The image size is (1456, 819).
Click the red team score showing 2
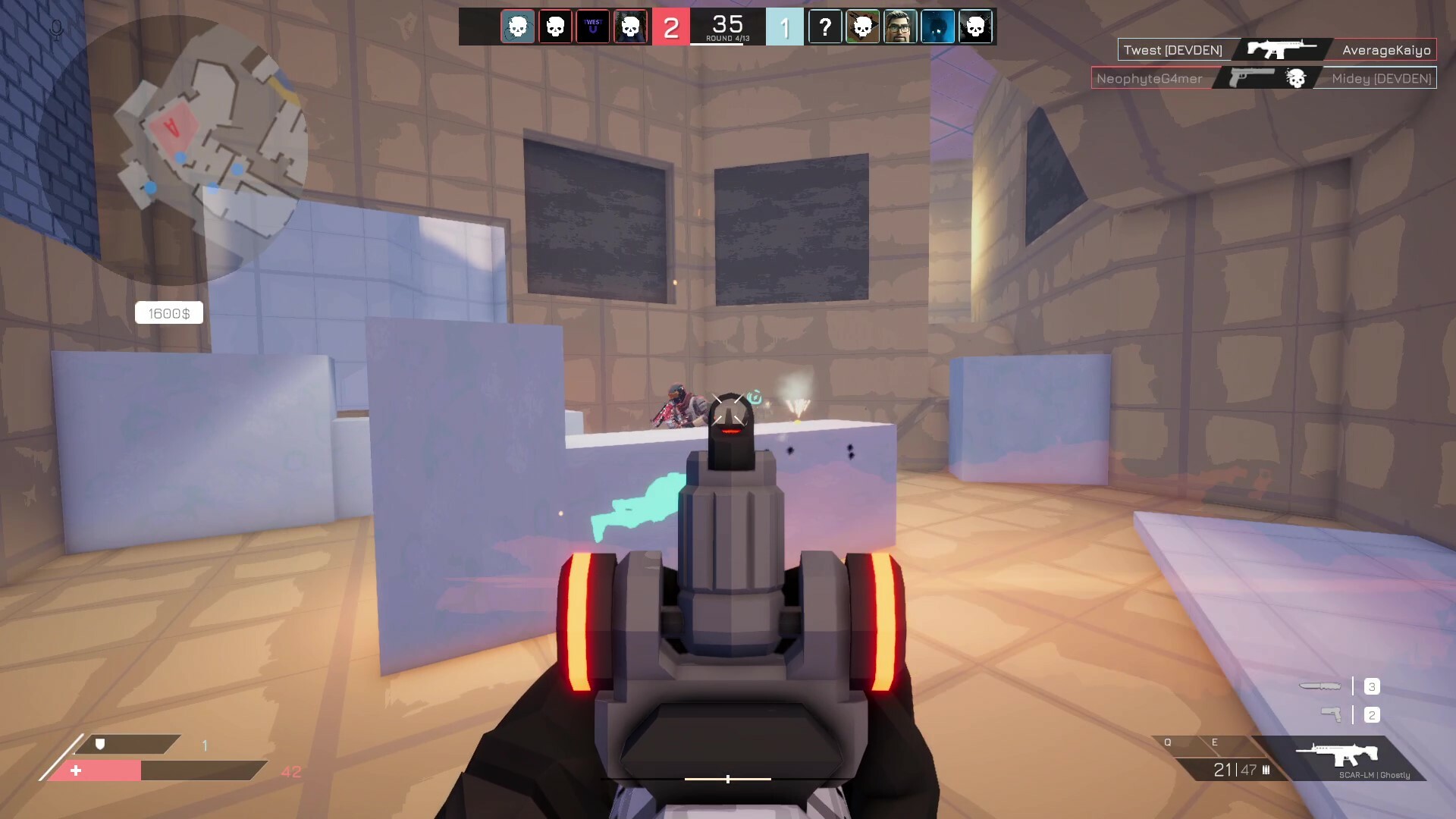670,27
